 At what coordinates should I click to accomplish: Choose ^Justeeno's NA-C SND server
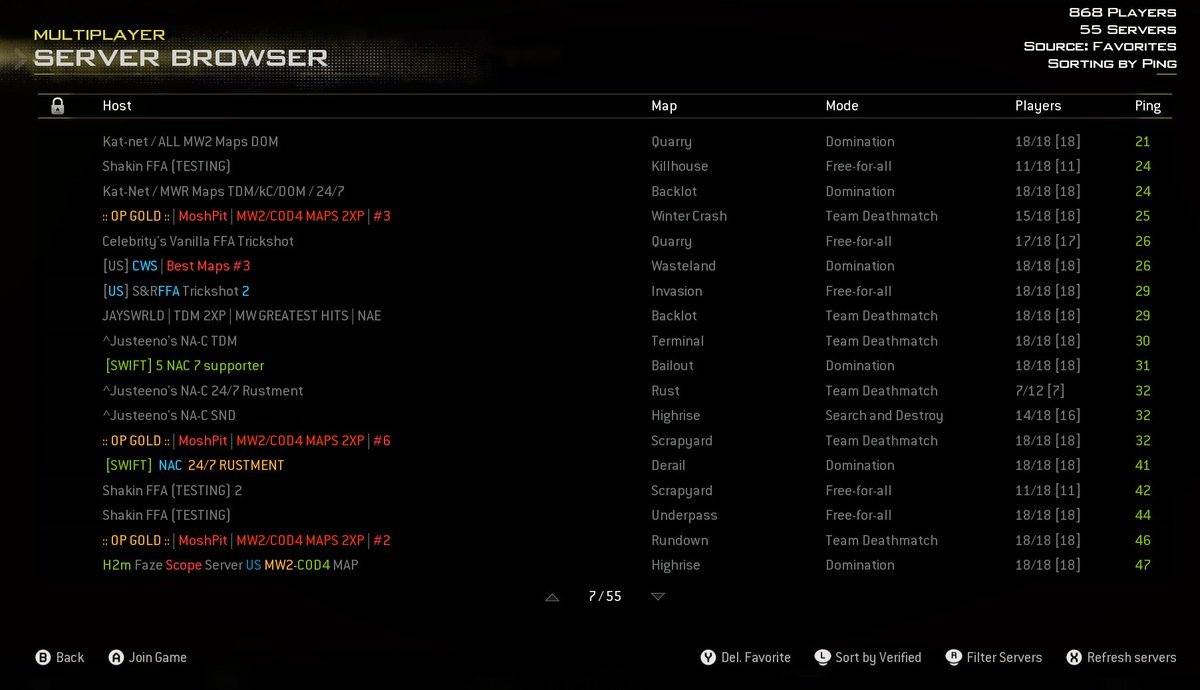[169, 416]
